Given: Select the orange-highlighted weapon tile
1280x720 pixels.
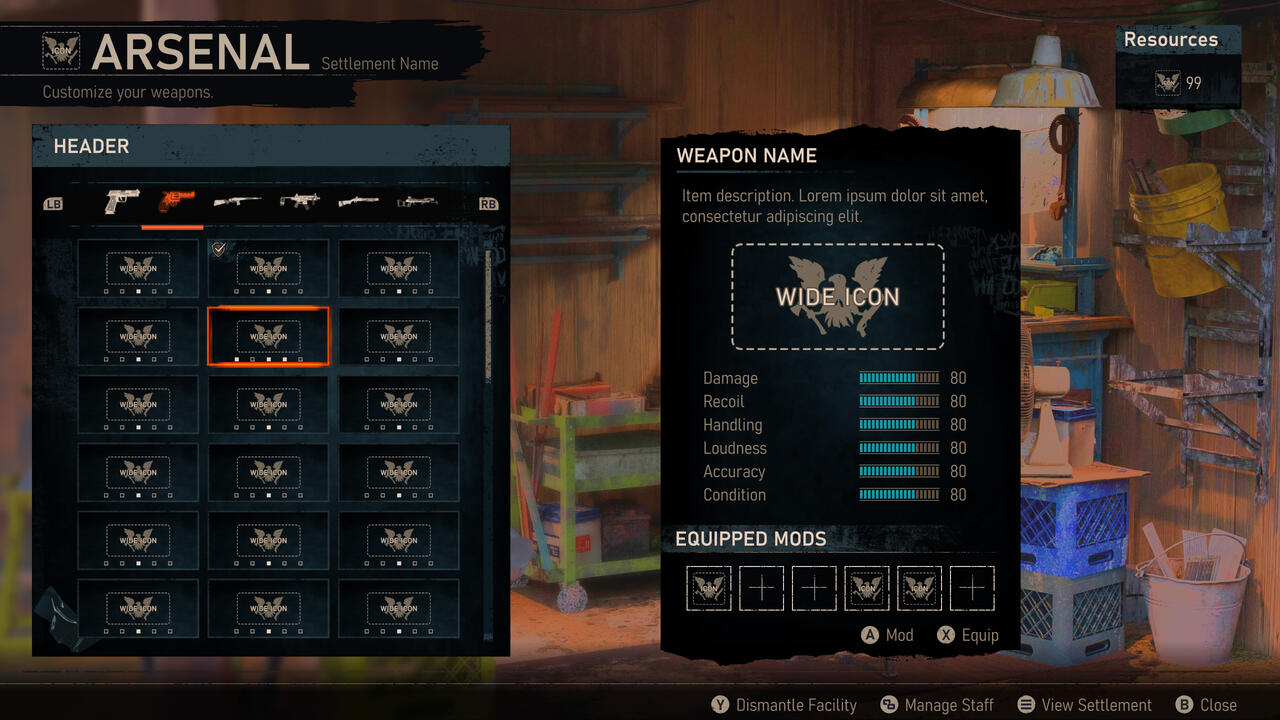Looking at the screenshot, I should (x=268, y=336).
